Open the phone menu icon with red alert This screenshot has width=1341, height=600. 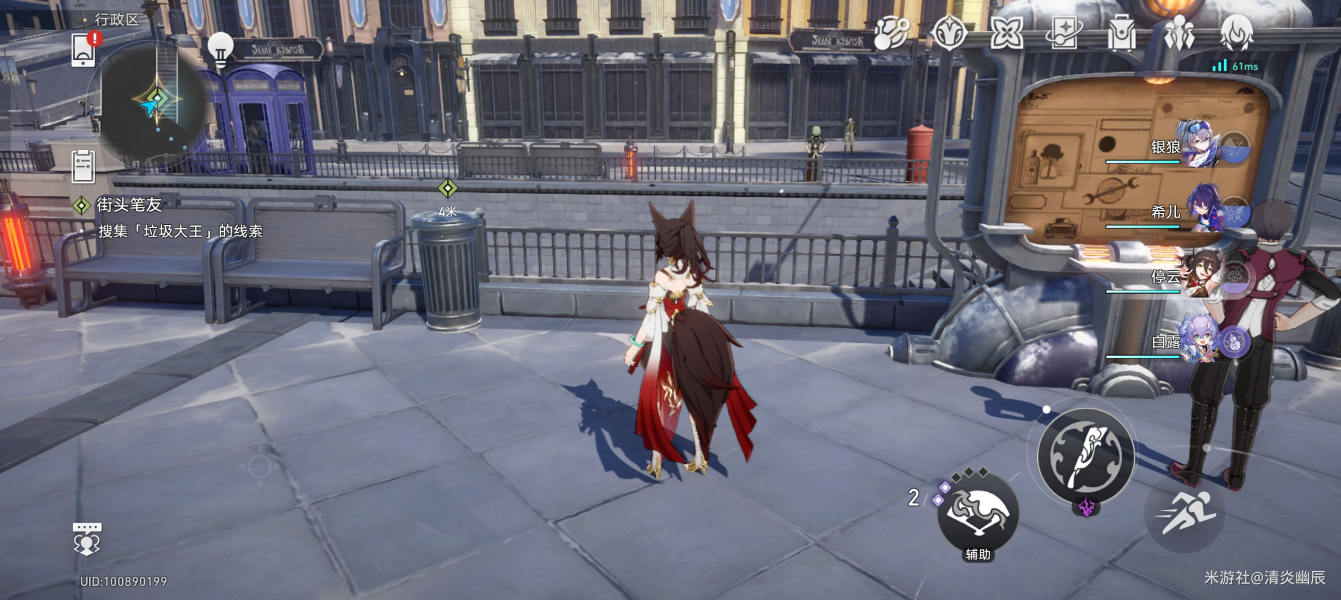pos(85,49)
